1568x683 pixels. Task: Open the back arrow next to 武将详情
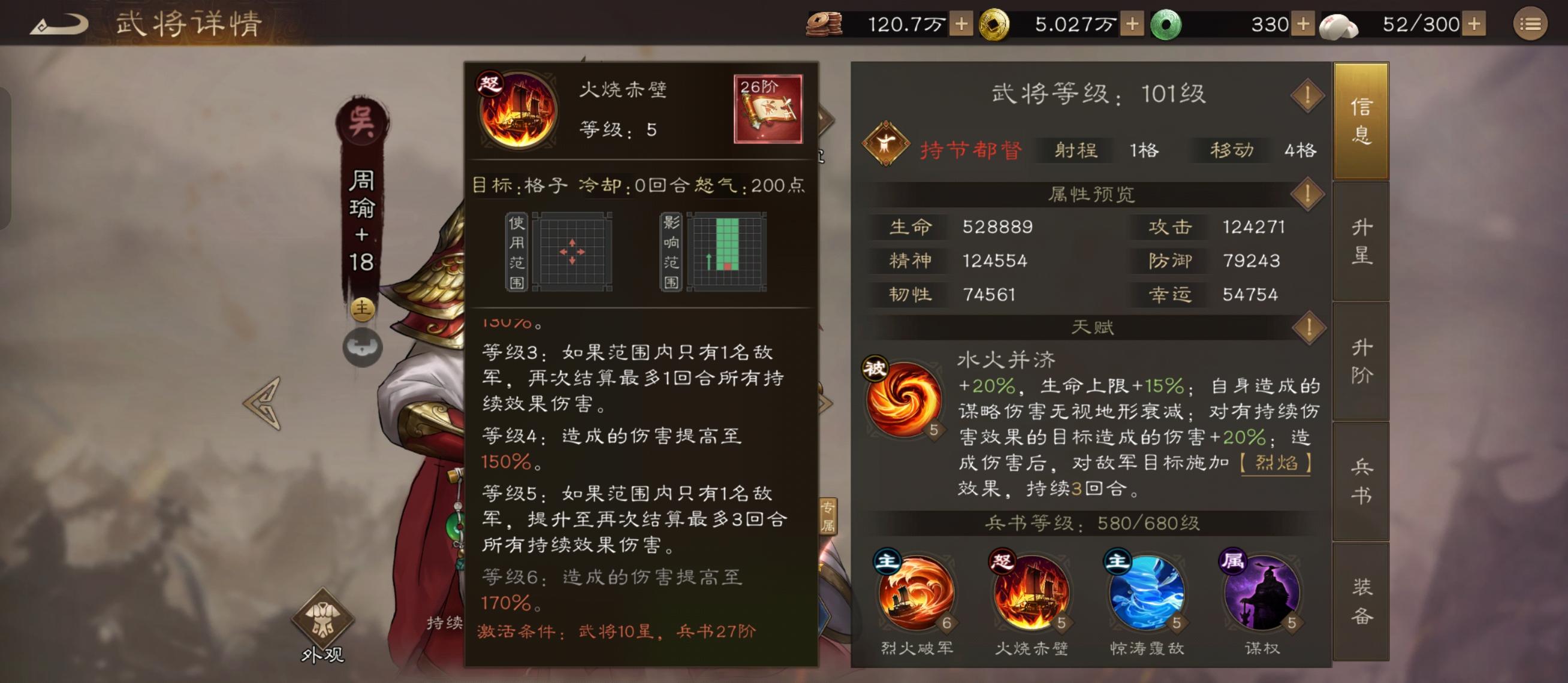[x=64, y=23]
